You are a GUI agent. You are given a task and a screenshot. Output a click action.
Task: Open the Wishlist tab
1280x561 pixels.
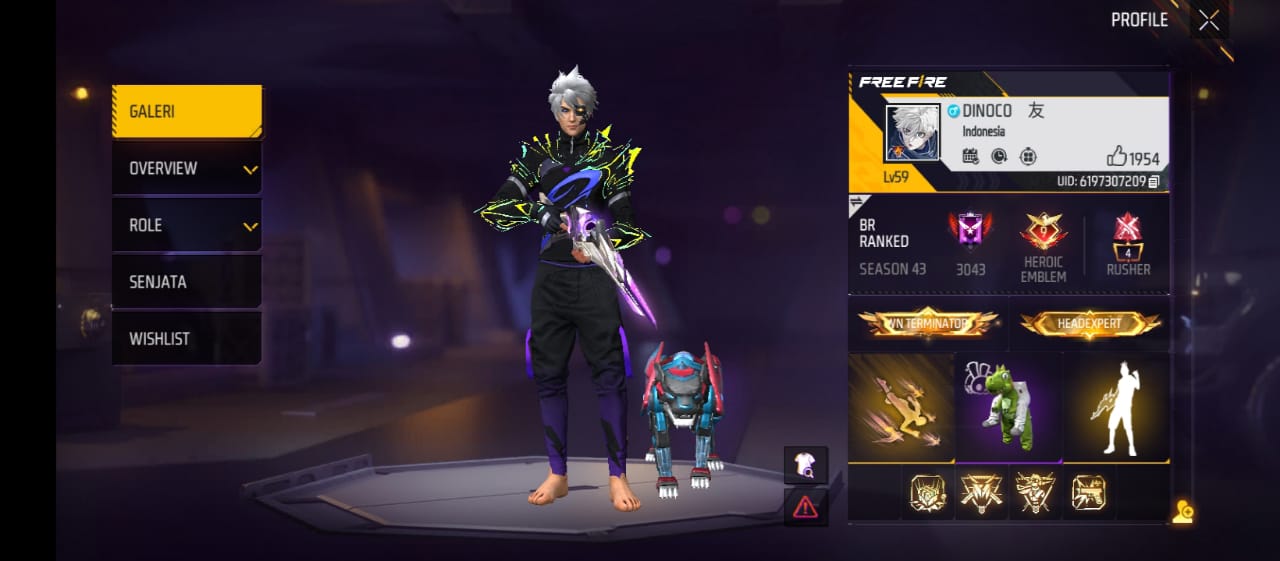(x=187, y=339)
